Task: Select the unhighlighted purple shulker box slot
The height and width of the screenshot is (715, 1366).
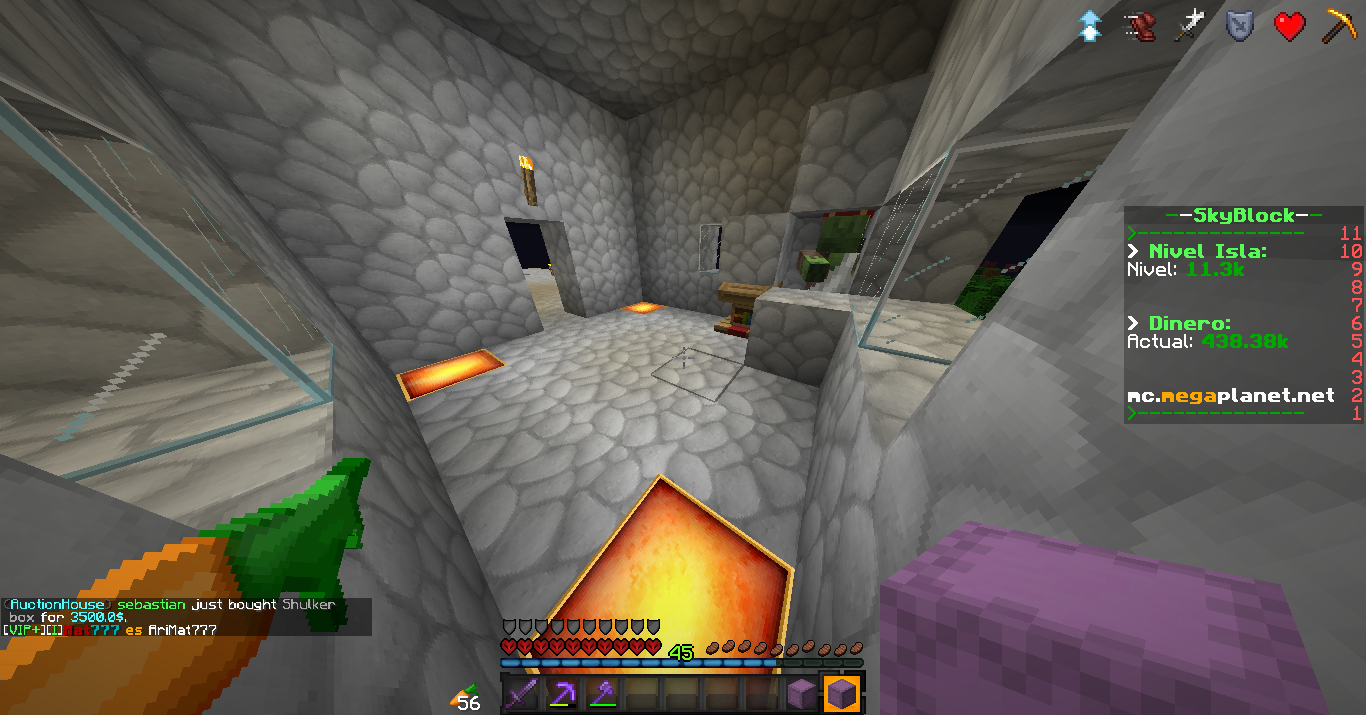Action: coord(801,693)
